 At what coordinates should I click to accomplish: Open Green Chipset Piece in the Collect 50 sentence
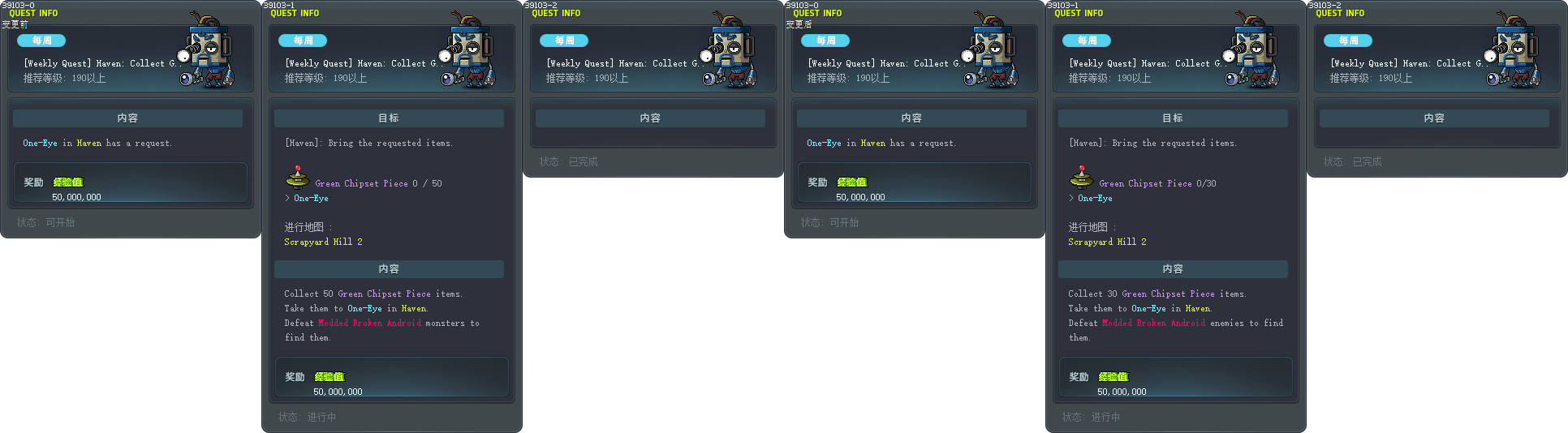384,294
